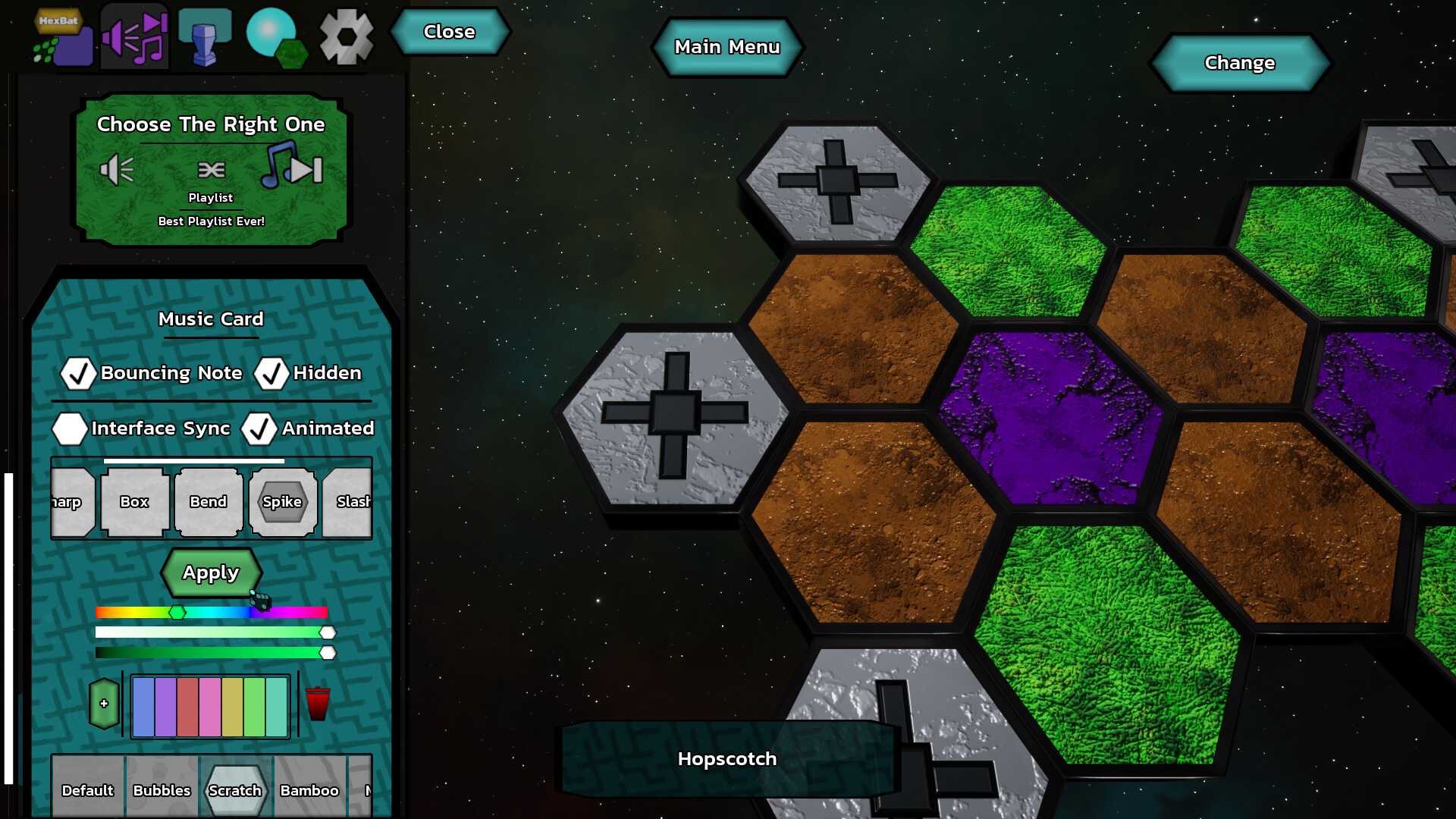Click the Close button
The width and height of the screenshot is (1456, 819).
[450, 32]
